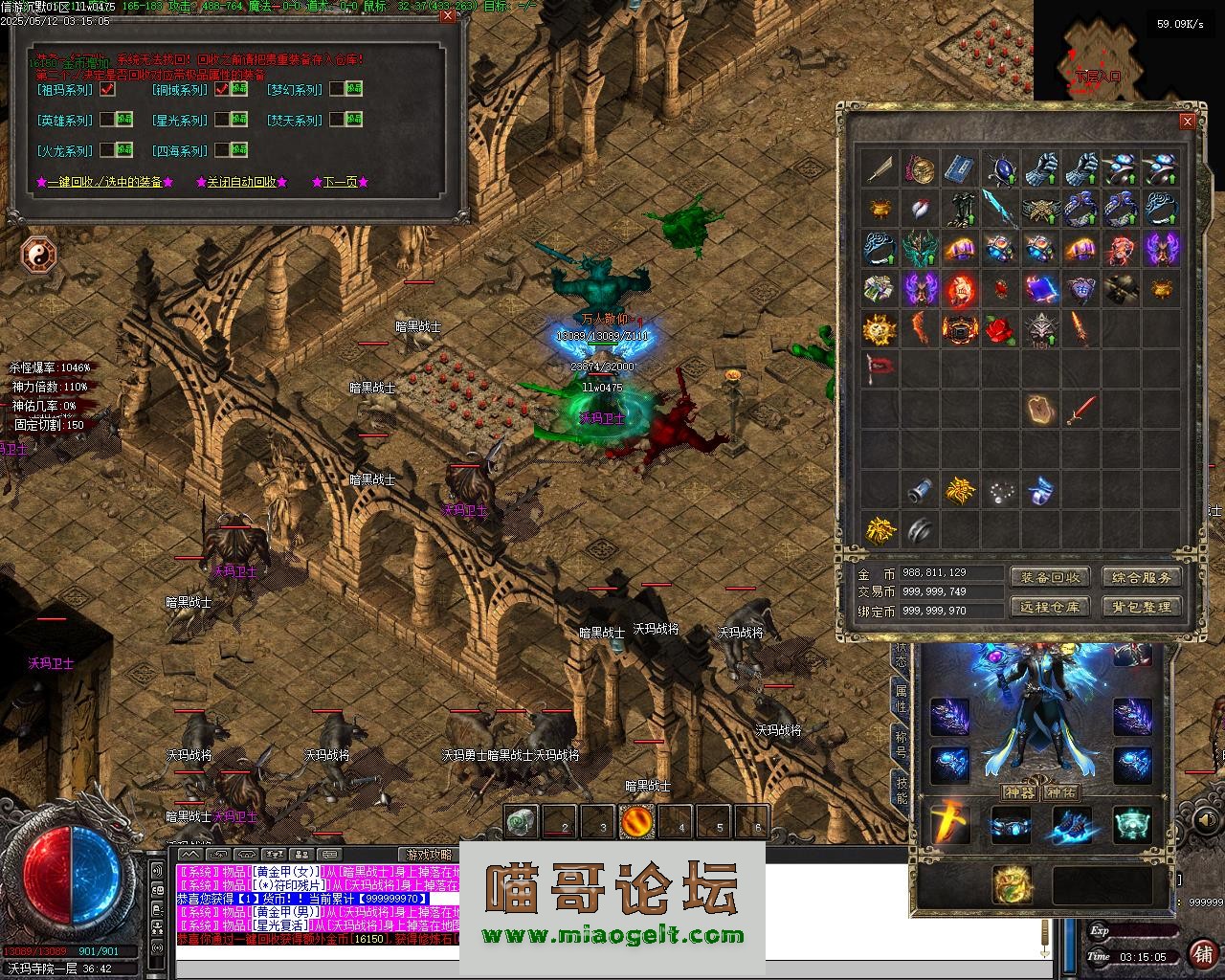Viewport: 1225px width, 980px height.
Task: Select the red sword item in bag
Action: coord(1080,411)
